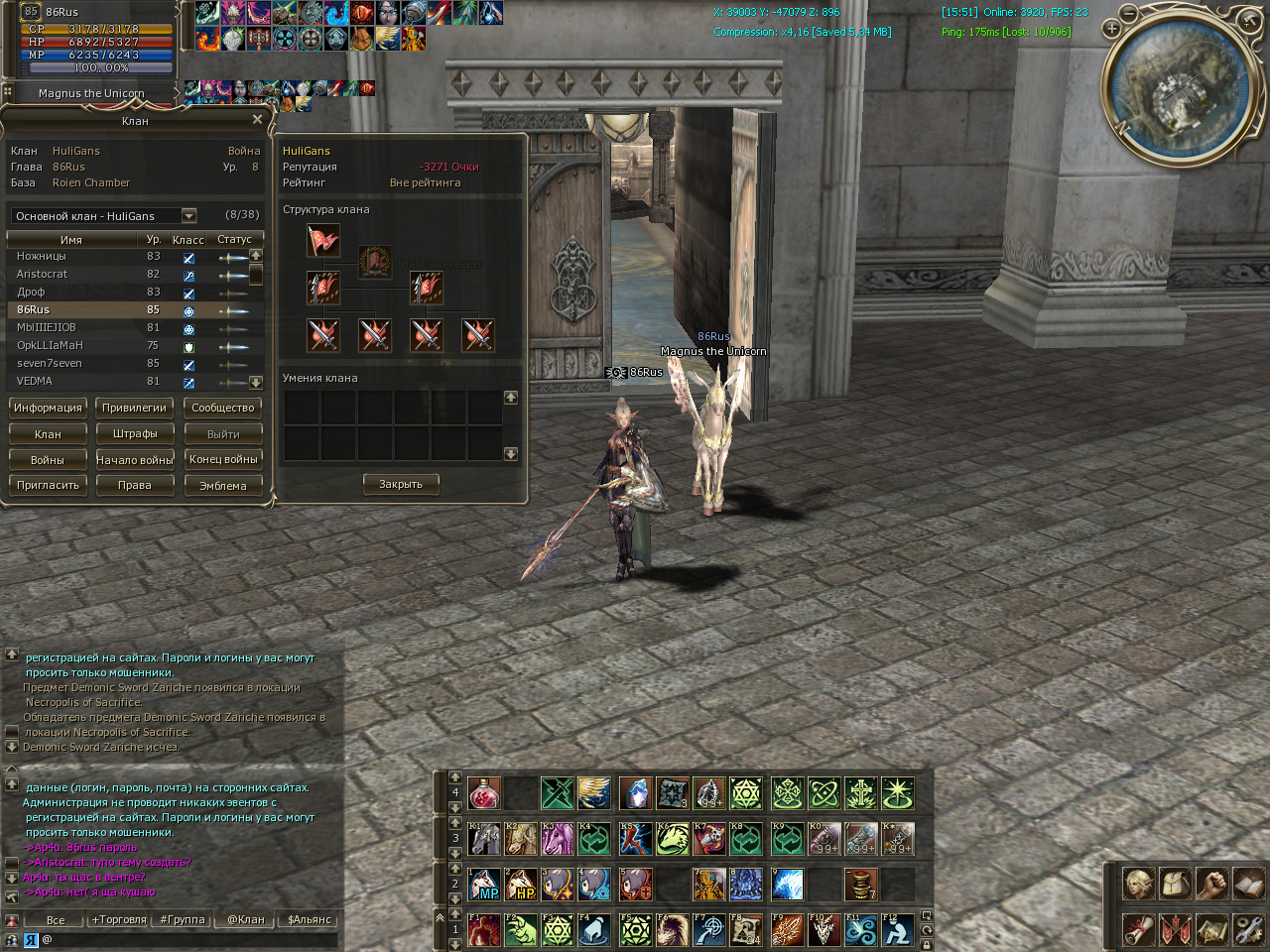Open the Информация clan button
The height and width of the screenshot is (952, 1270).
[x=48, y=408]
